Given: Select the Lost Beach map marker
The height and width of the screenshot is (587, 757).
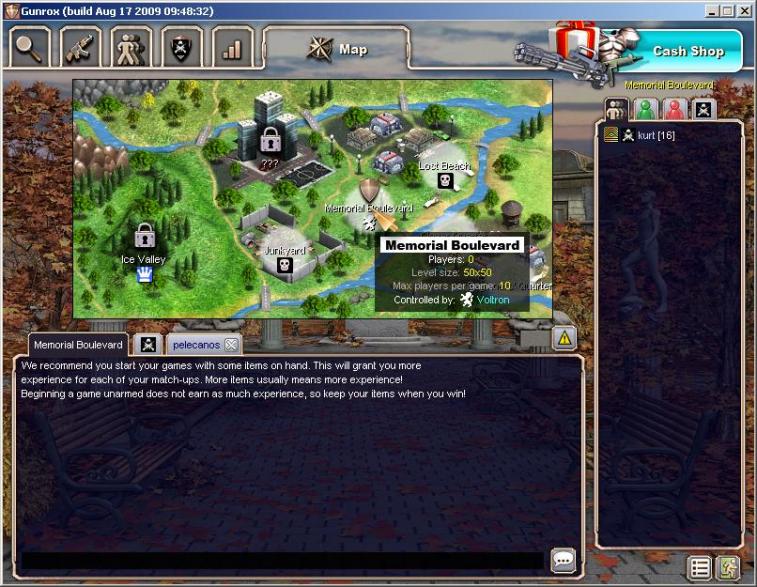Looking at the screenshot, I should click(445, 181).
